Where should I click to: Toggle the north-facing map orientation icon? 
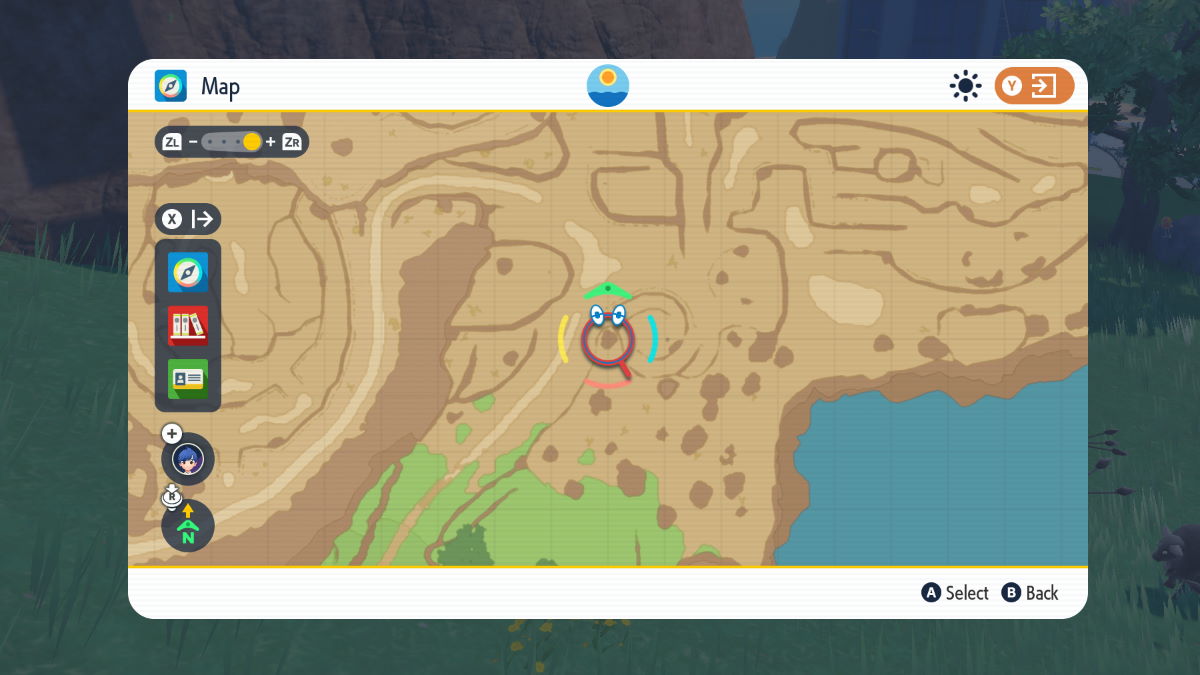pos(188,525)
